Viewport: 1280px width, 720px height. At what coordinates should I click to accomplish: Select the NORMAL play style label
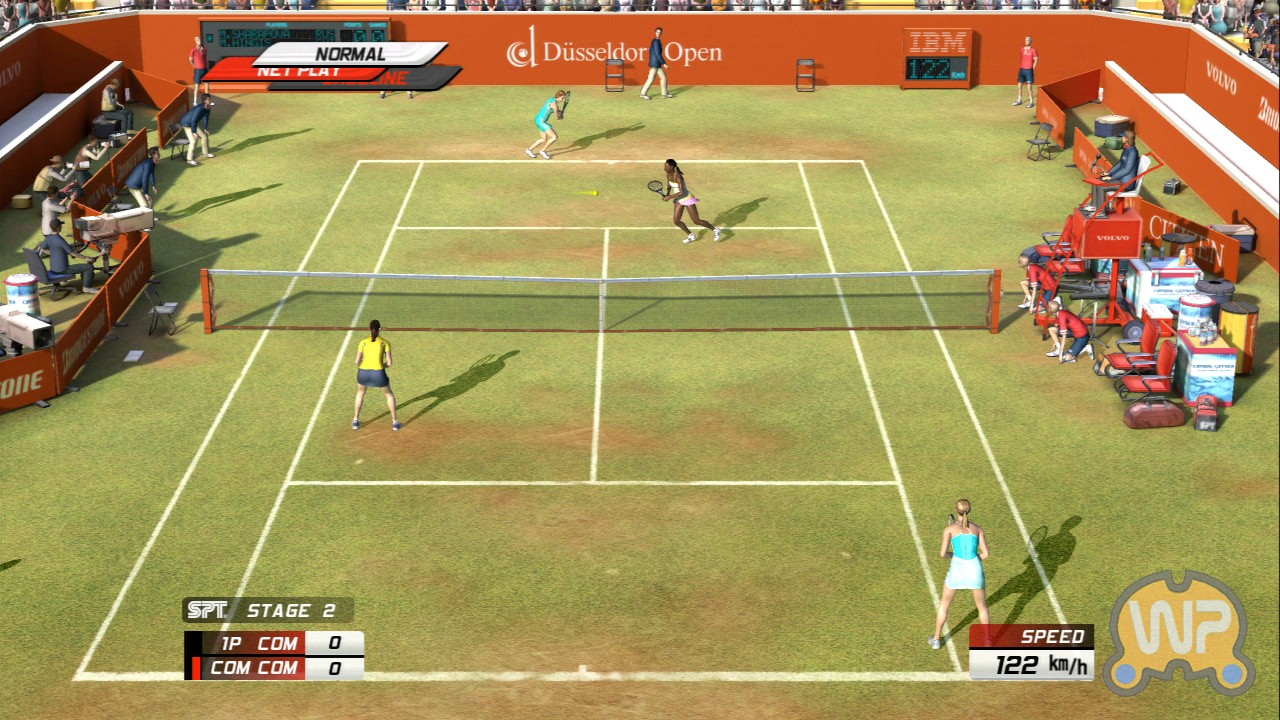pyautogui.click(x=350, y=53)
